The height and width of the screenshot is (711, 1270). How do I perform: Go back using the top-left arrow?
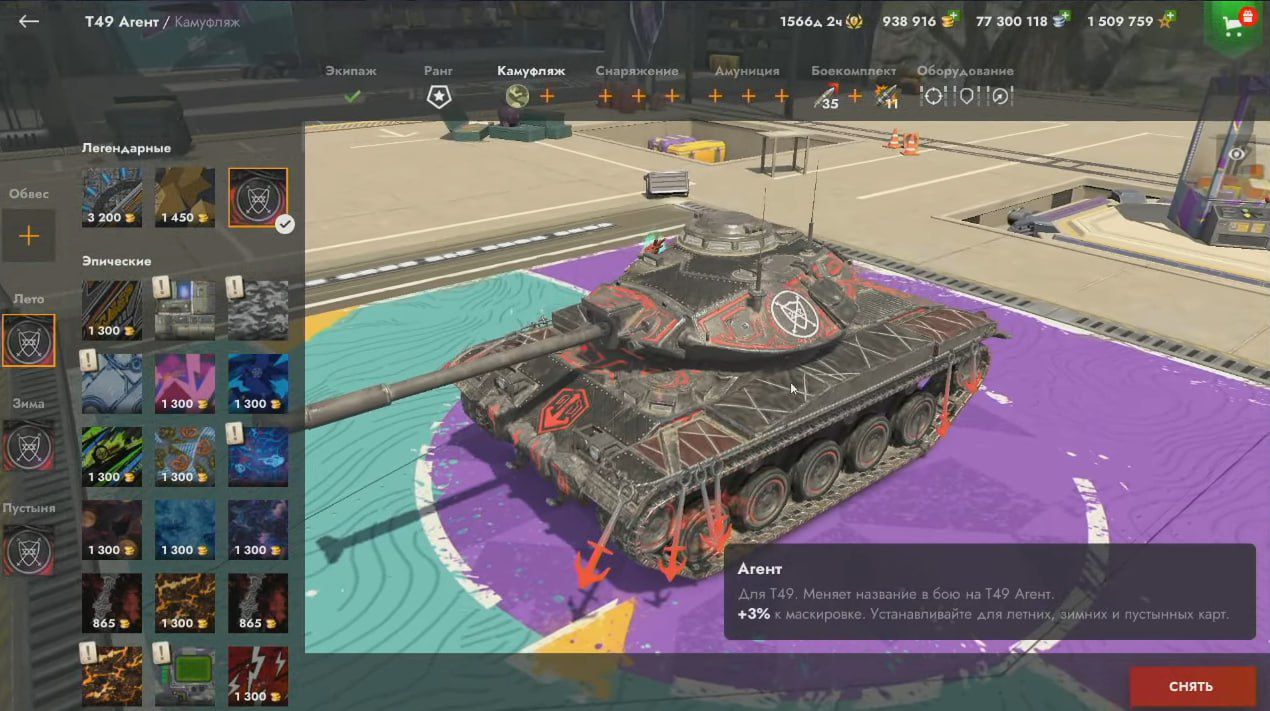29,21
